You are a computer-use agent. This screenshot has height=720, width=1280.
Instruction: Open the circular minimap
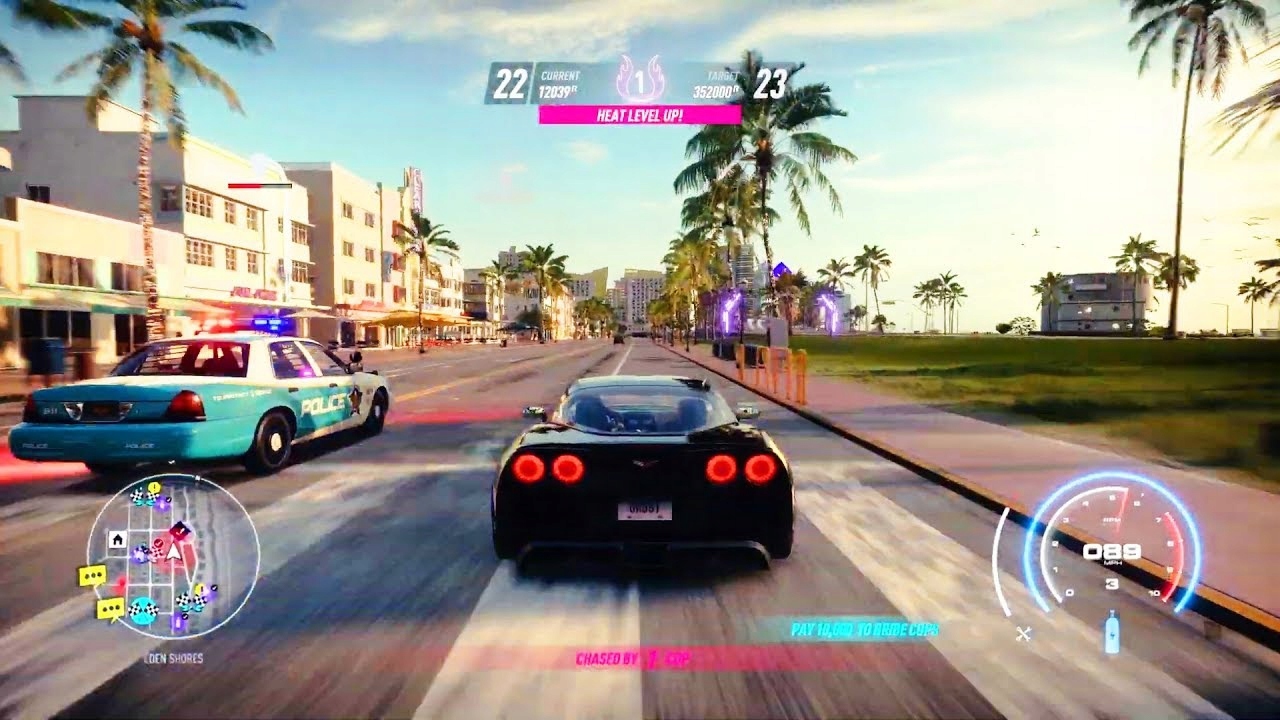tap(172, 556)
